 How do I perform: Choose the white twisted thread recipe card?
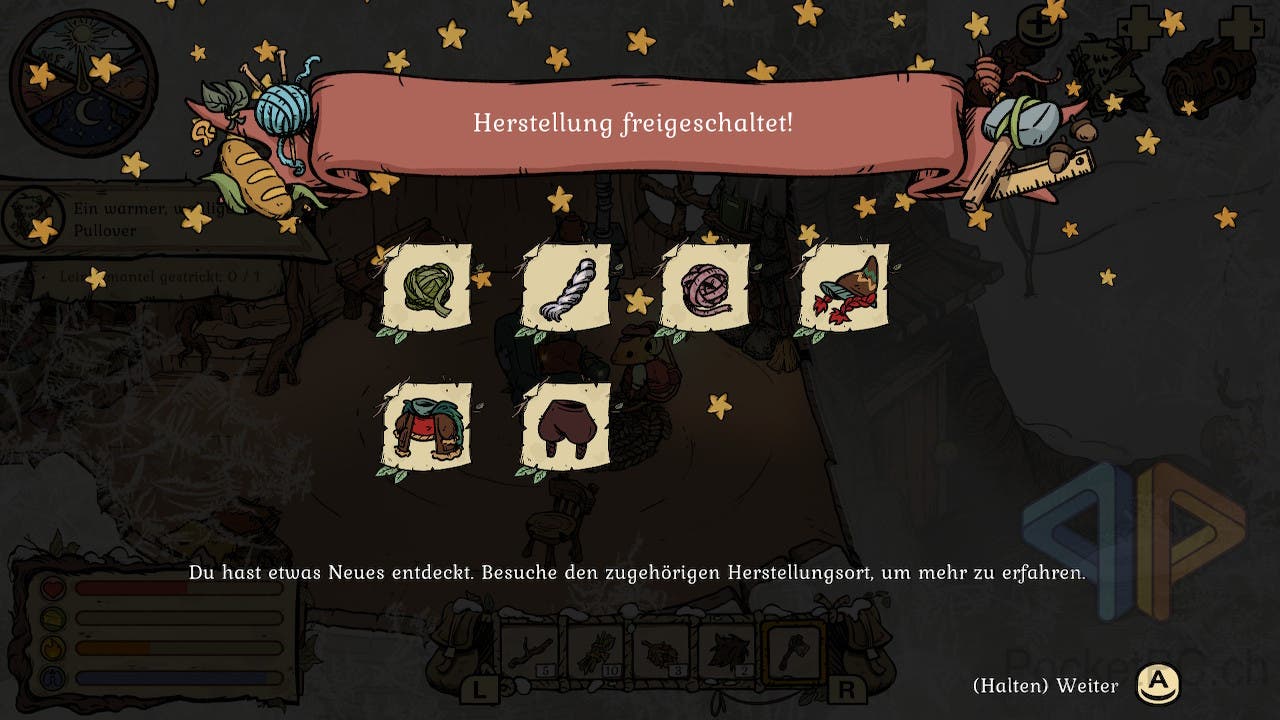[x=566, y=287]
